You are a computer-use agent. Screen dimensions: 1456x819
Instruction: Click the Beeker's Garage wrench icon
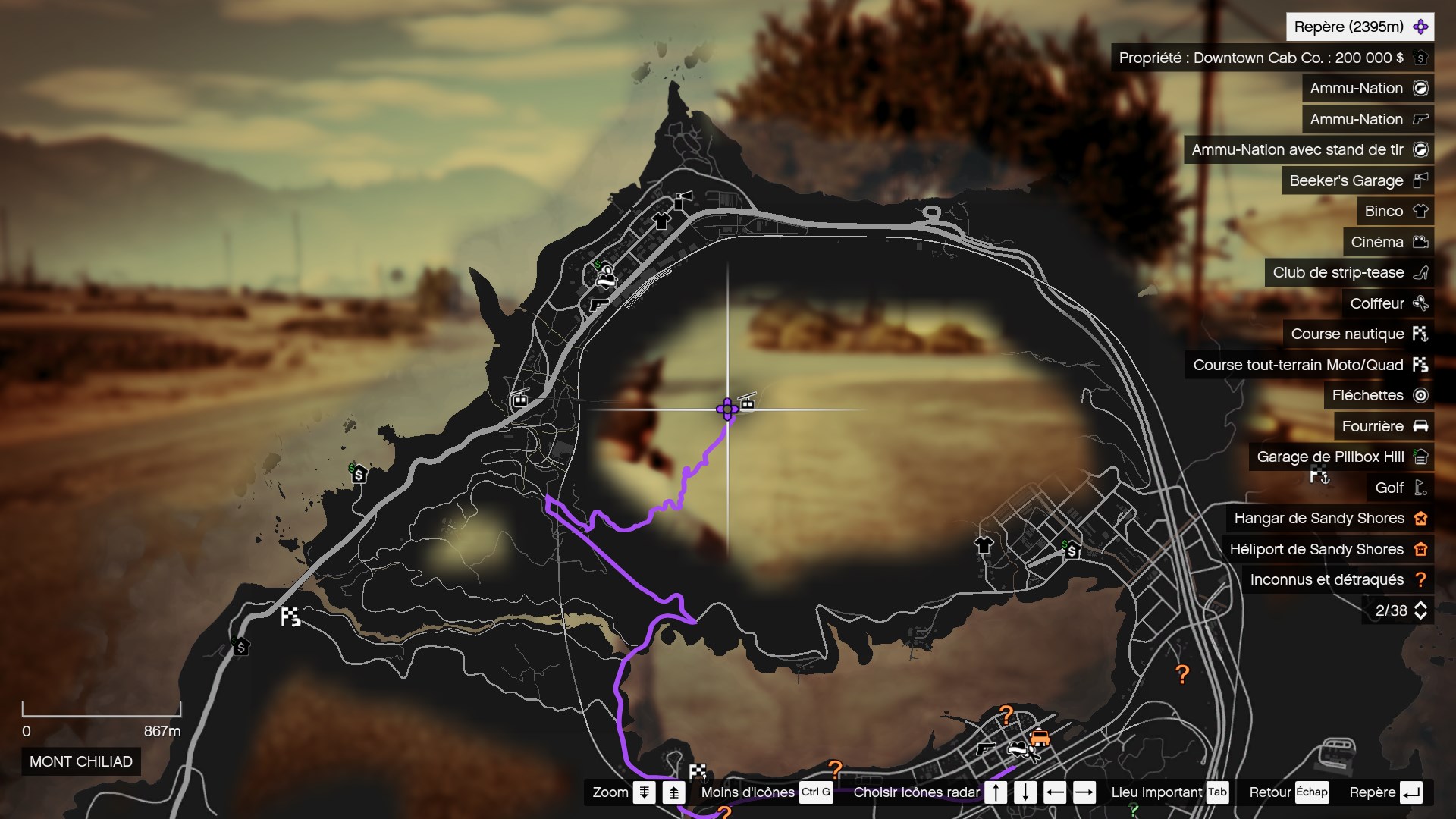click(1421, 180)
